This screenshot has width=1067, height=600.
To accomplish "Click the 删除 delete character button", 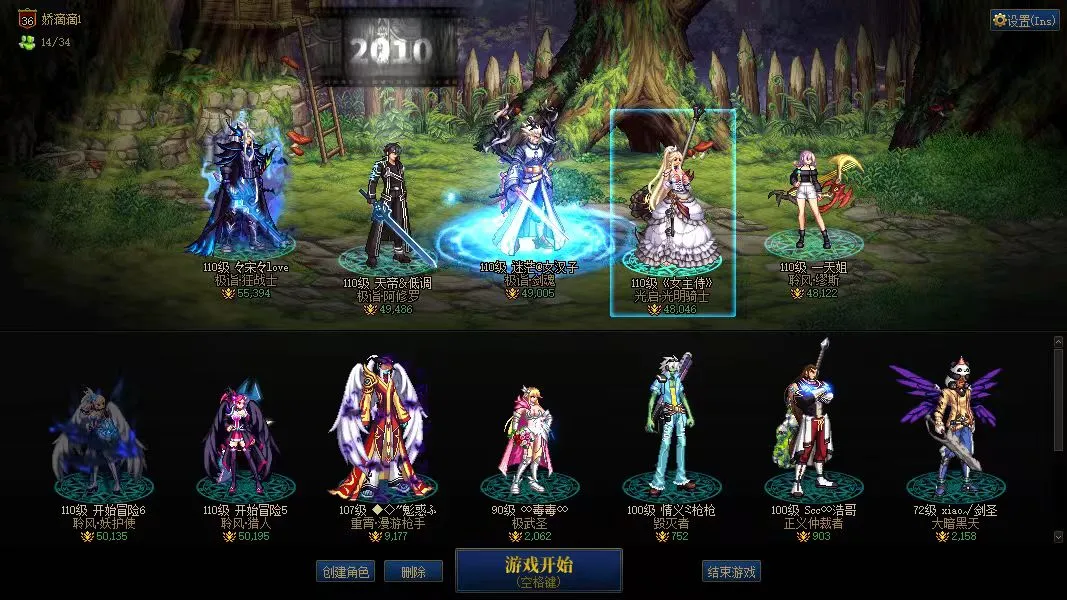I will coord(420,572).
